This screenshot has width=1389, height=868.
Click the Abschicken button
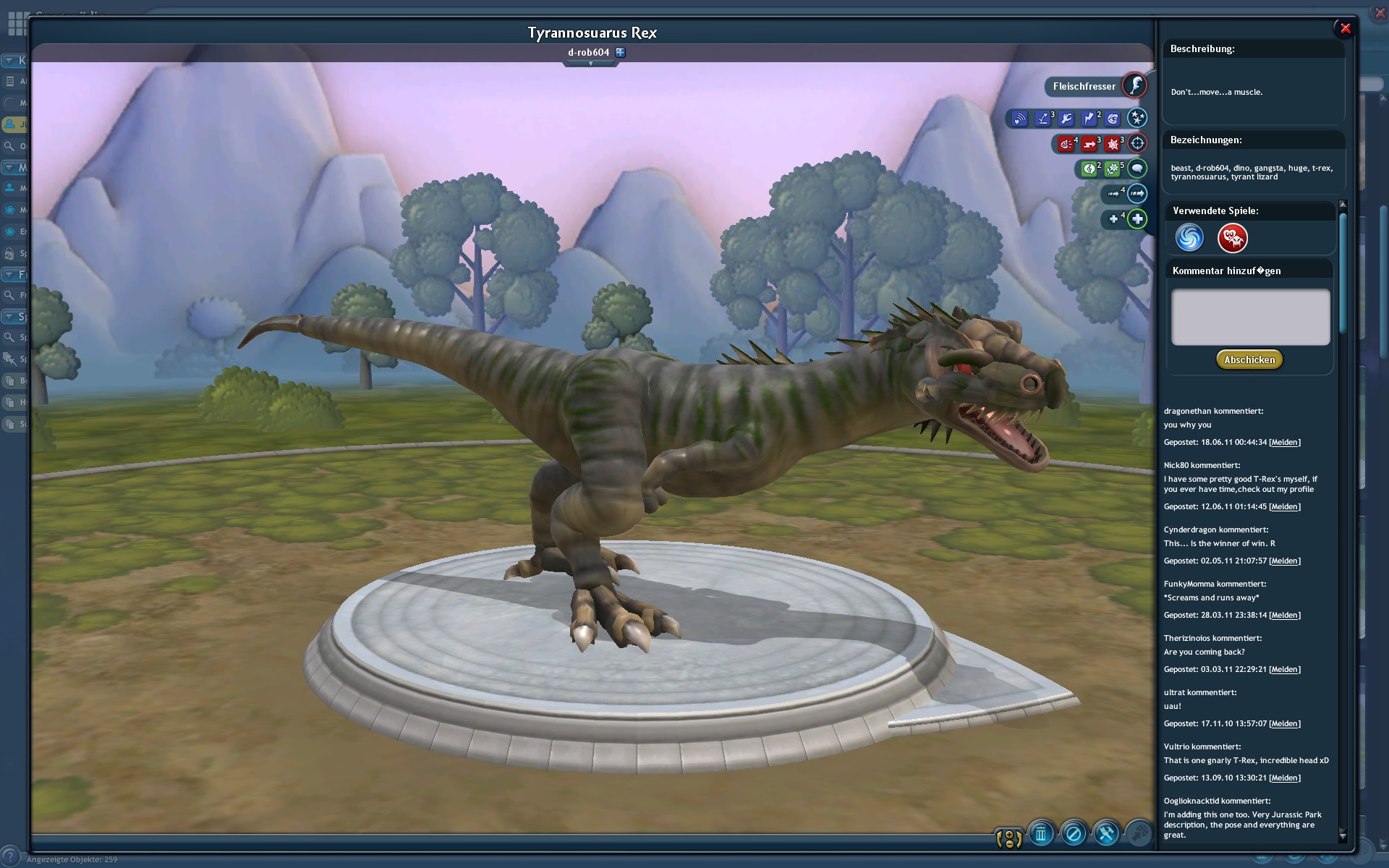[x=1249, y=359]
